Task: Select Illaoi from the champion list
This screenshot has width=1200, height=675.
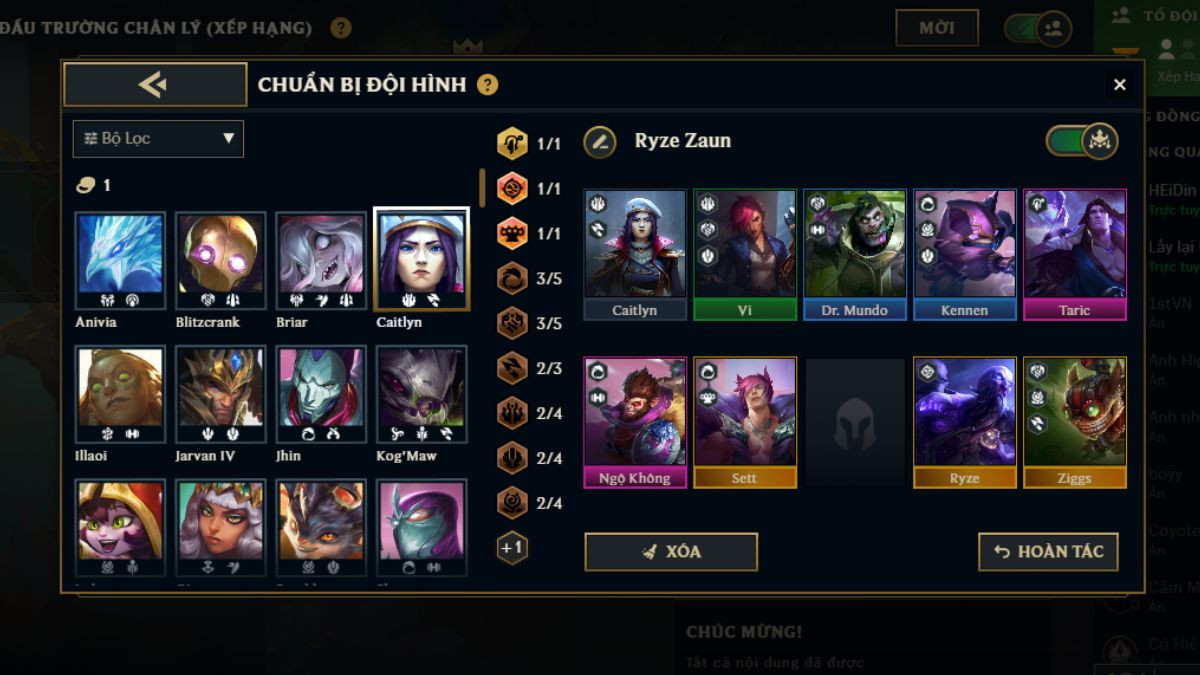Action: pos(121,394)
